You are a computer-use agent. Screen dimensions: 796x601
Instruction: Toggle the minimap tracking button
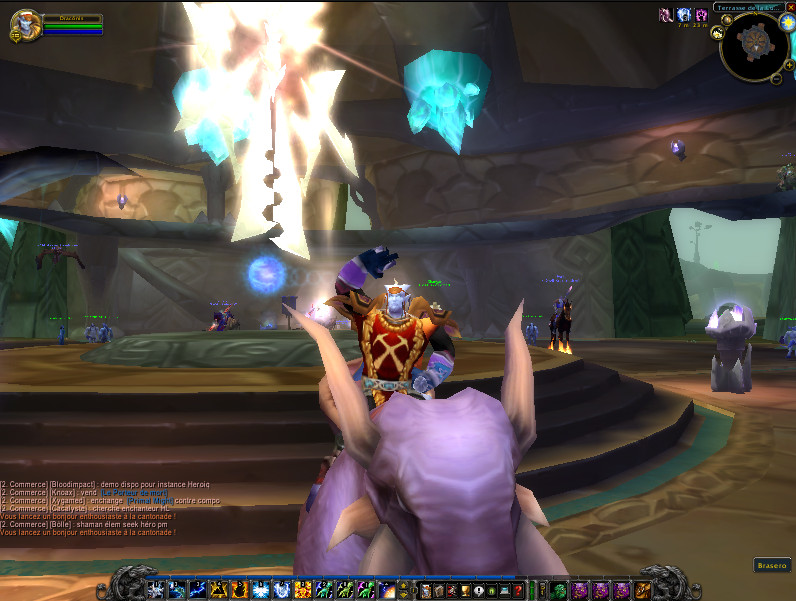(718, 32)
